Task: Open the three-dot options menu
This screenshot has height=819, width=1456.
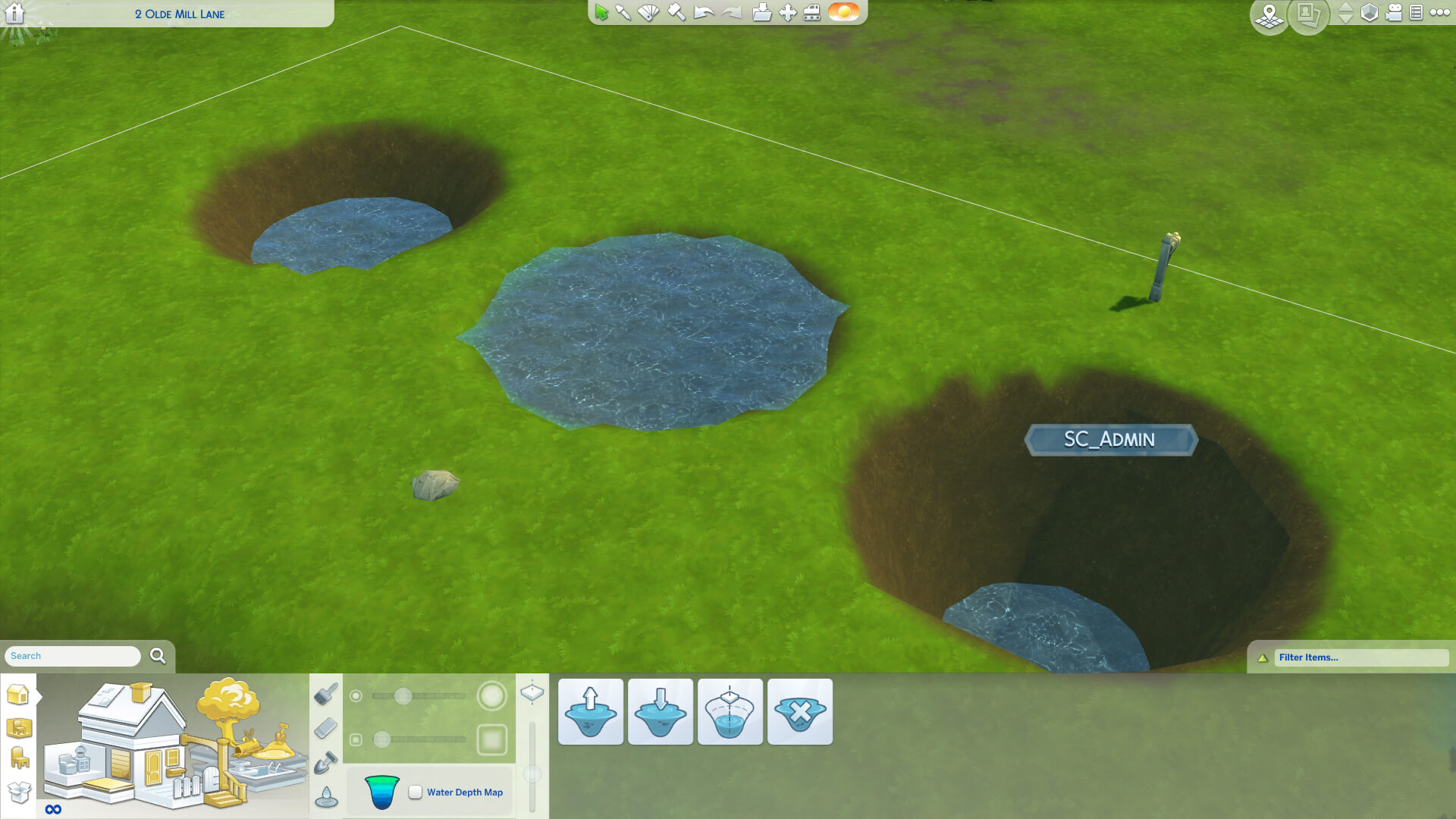Action: click(1439, 13)
